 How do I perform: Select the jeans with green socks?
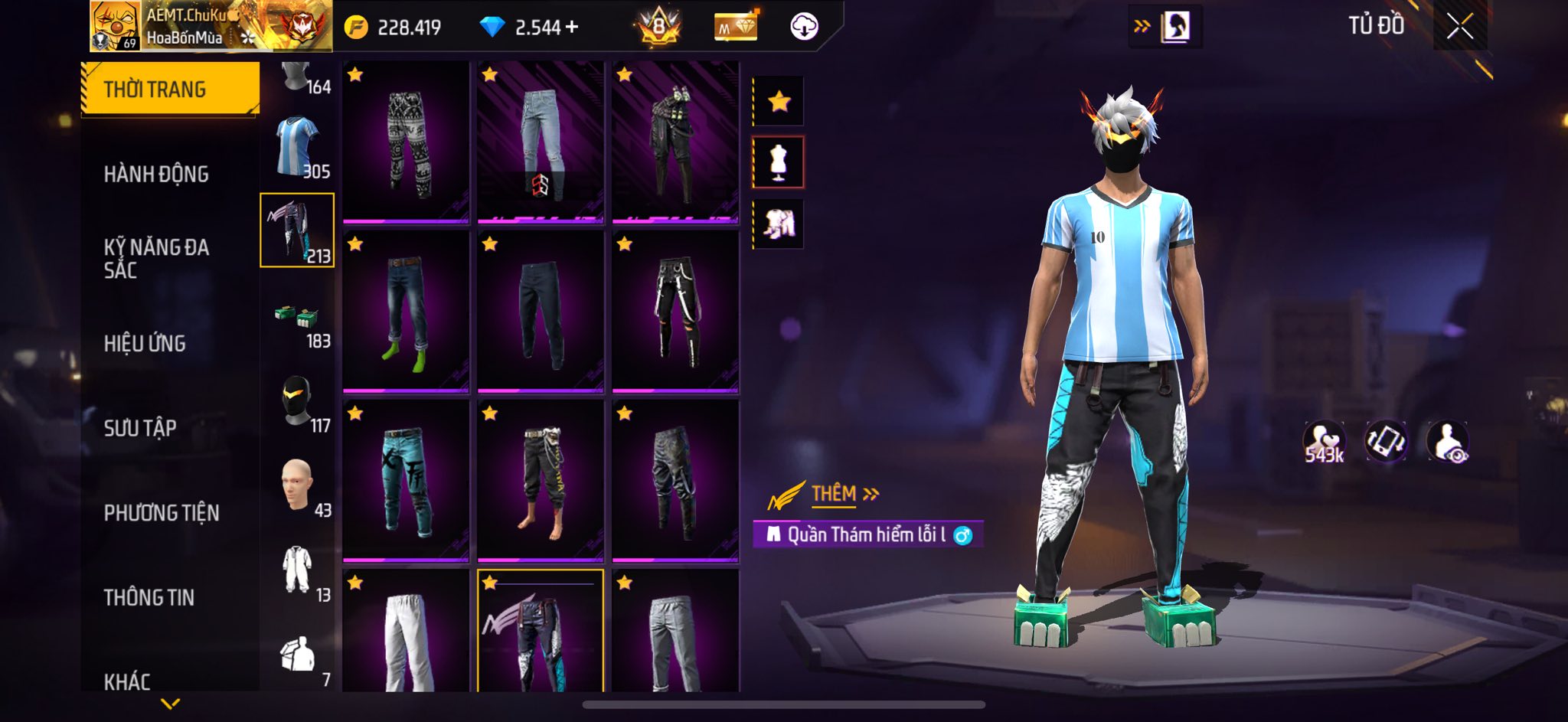(406, 312)
